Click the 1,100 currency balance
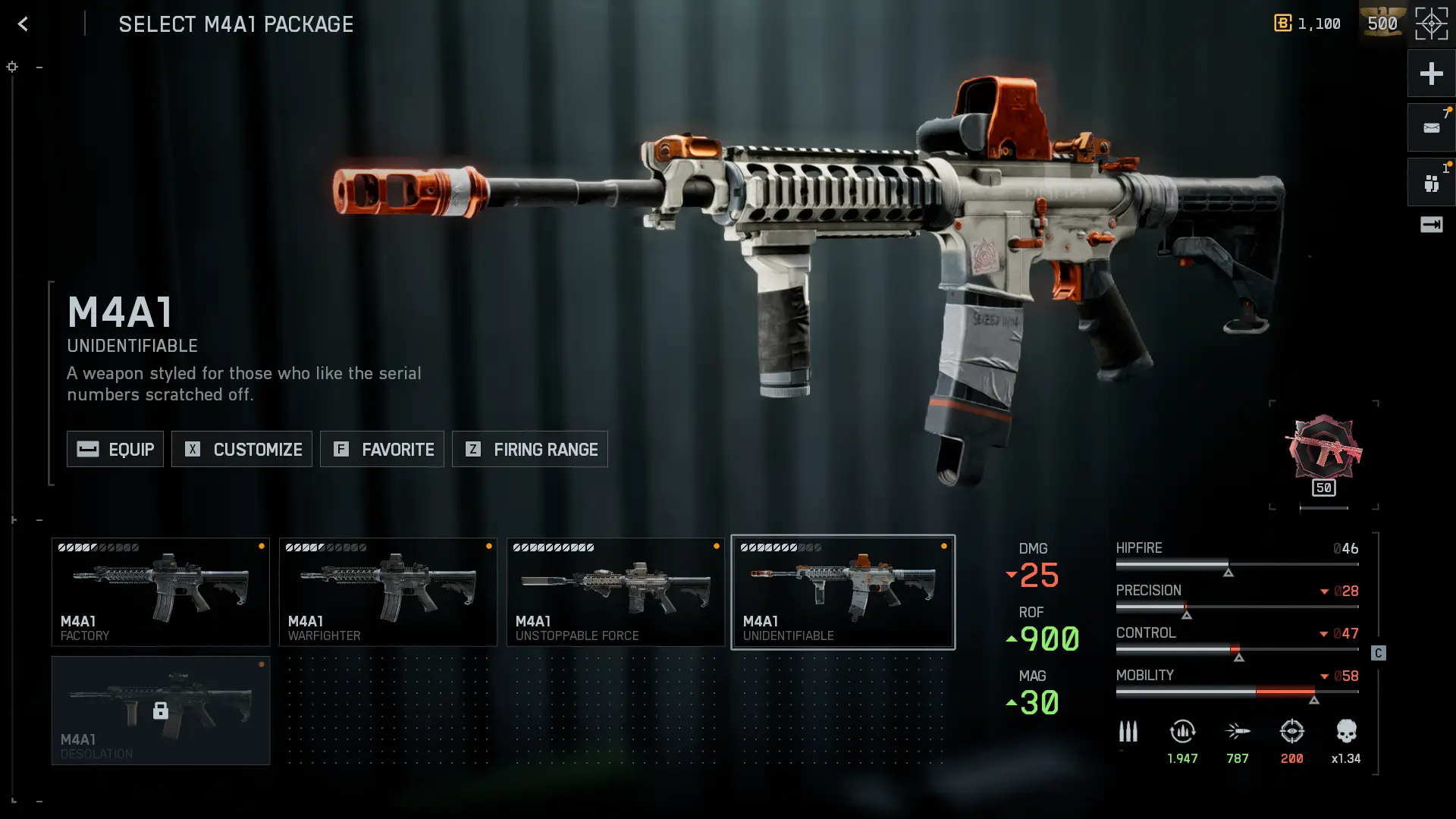This screenshot has width=1456, height=819. 1307,24
